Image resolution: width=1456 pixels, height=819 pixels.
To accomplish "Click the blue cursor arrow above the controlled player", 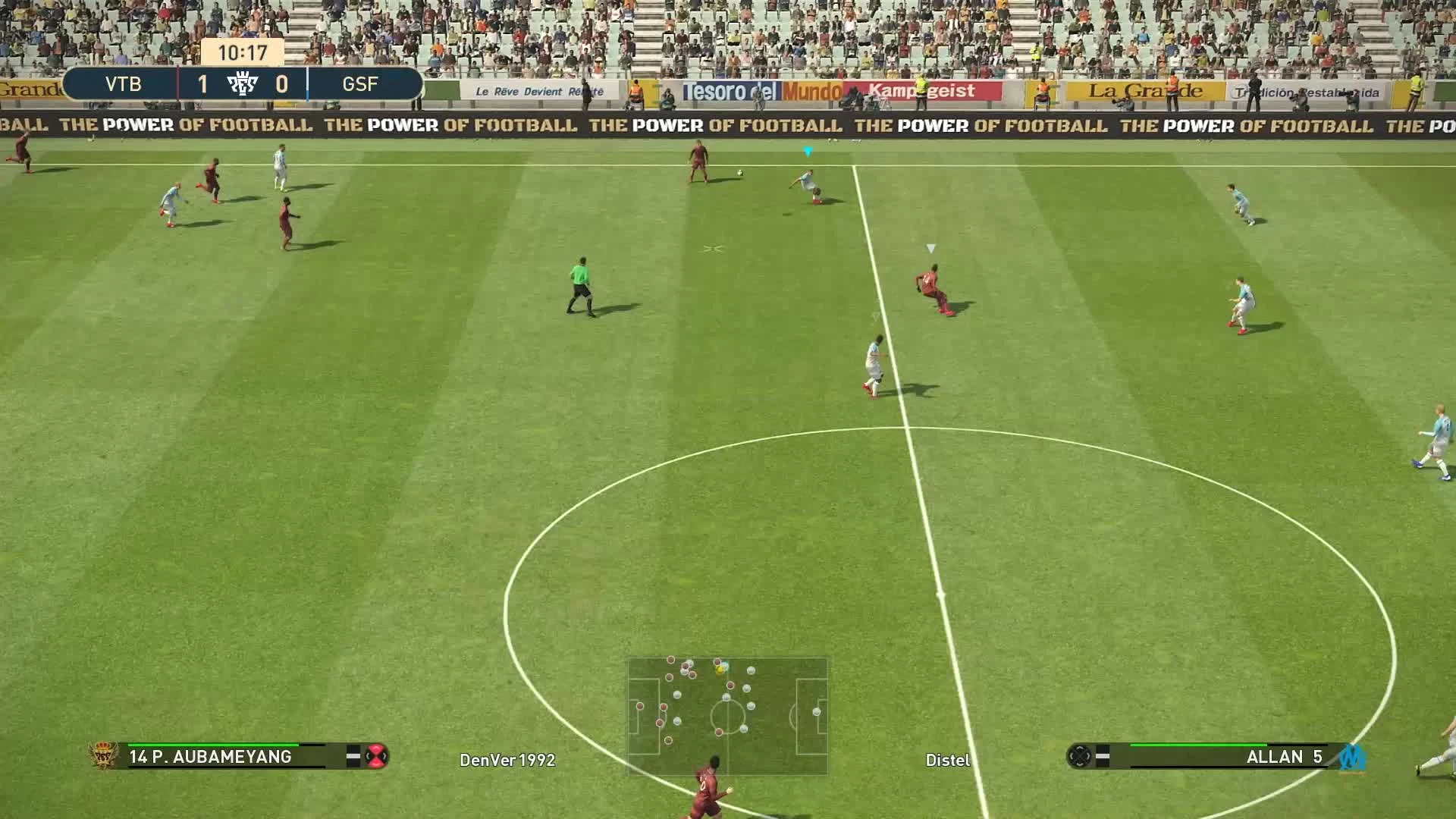I will coord(807,150).
